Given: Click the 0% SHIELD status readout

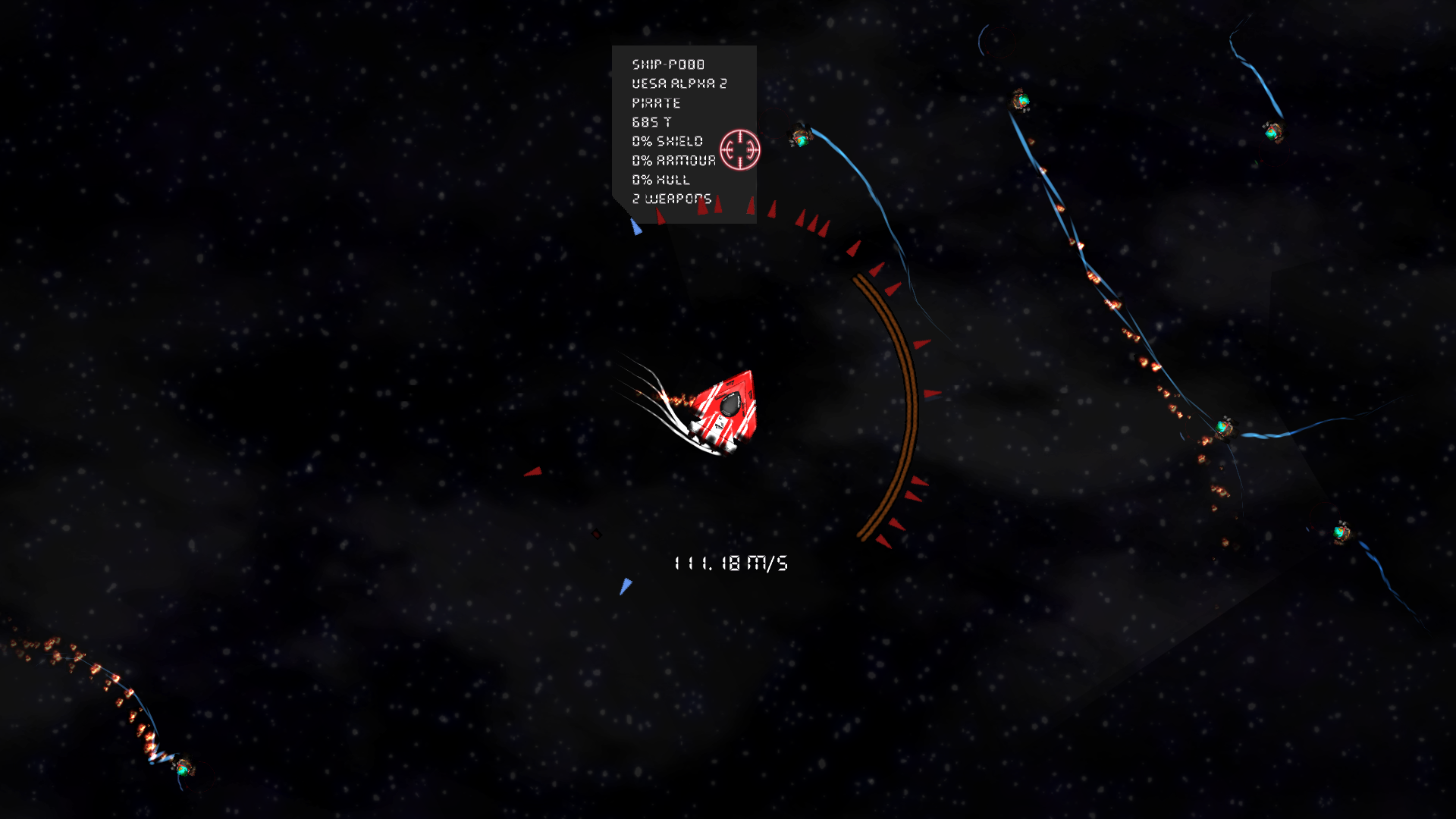Looking at the screenshot, I should click(x=667, y=141).
